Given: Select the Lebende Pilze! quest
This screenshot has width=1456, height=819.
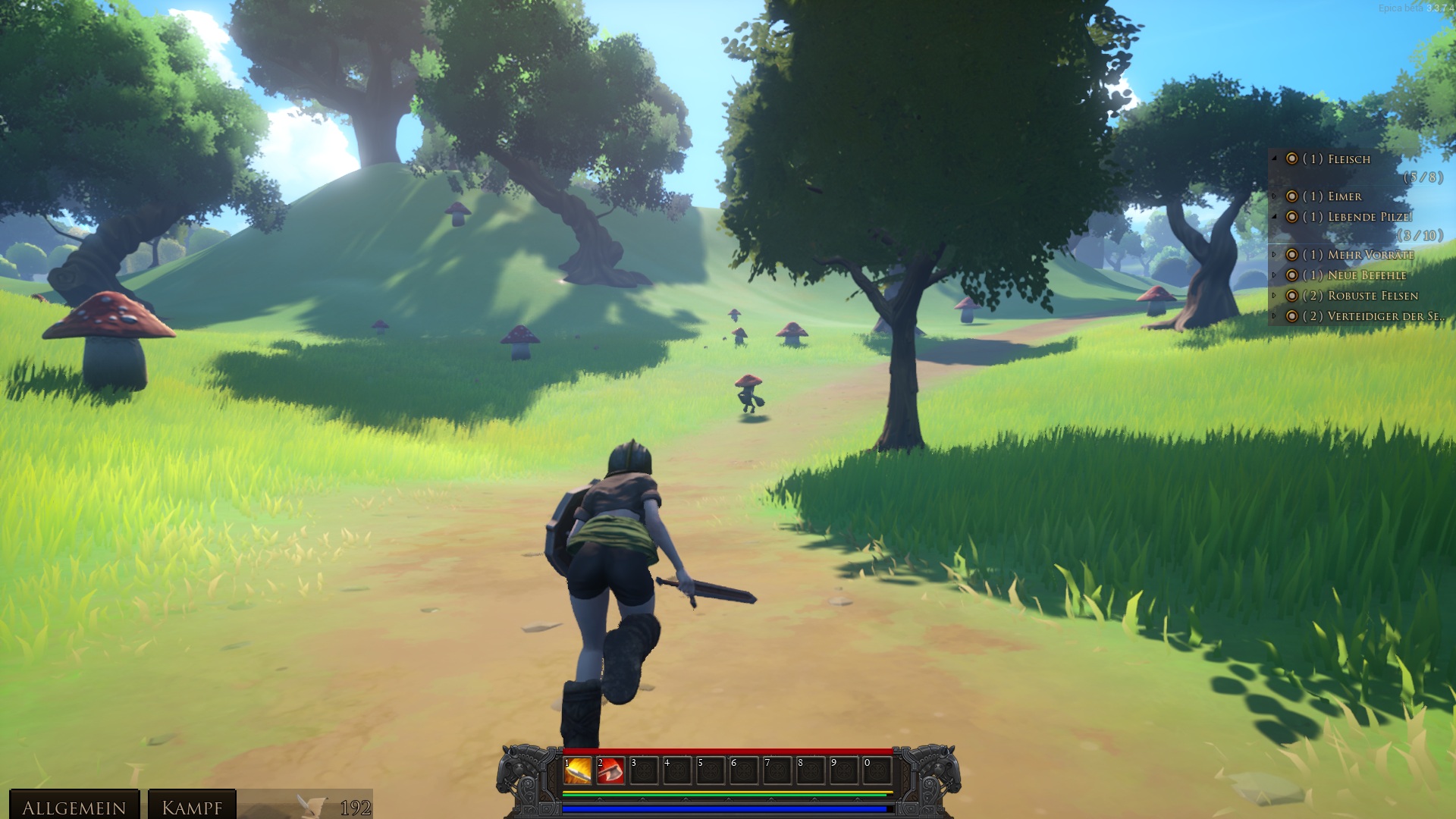Looking at the screenshot, I should [1370, 217].
